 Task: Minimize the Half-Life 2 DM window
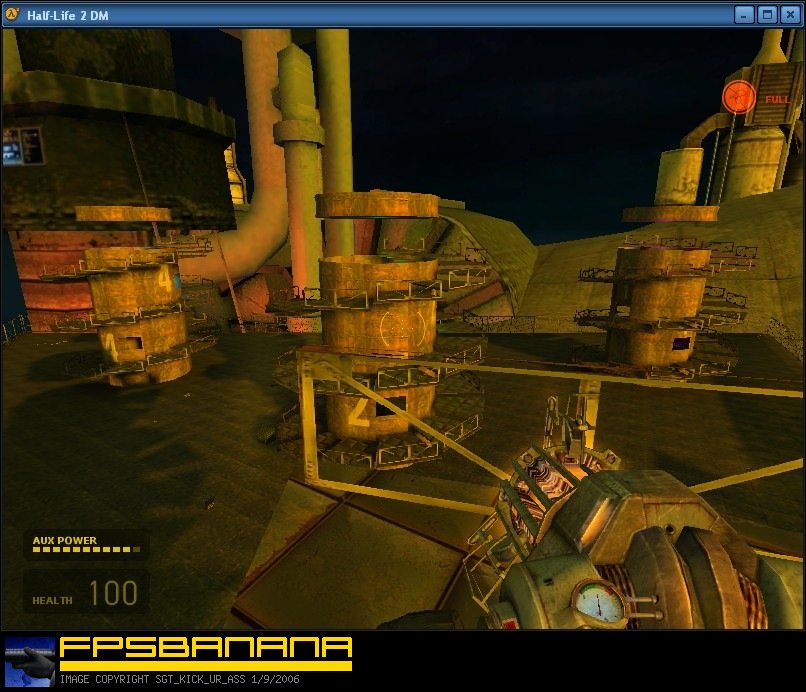pos(744,14)
